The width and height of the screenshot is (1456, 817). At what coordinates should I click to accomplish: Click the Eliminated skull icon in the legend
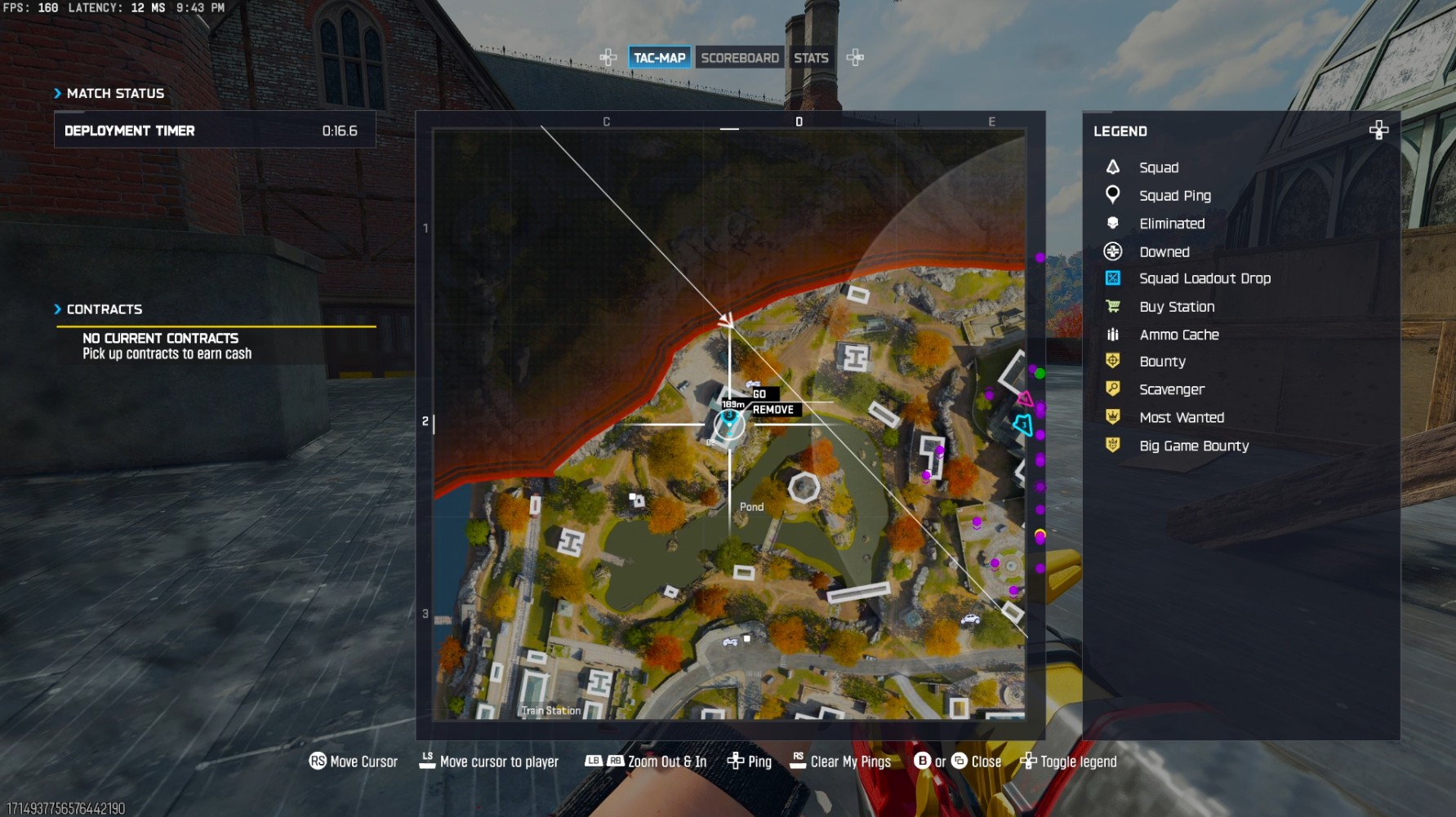click(1114, 223)
